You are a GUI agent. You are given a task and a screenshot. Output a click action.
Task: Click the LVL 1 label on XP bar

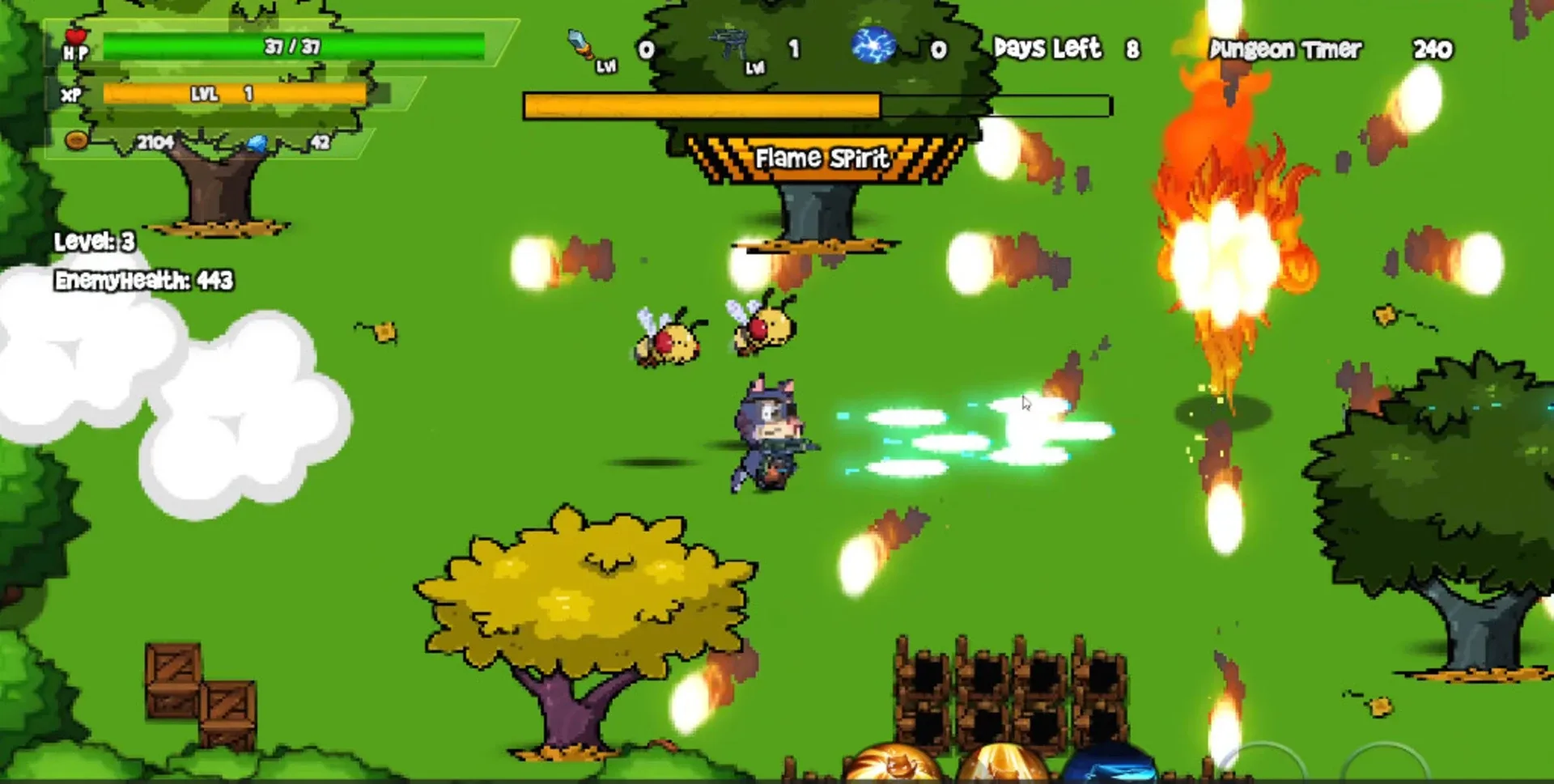pos(221,95)
